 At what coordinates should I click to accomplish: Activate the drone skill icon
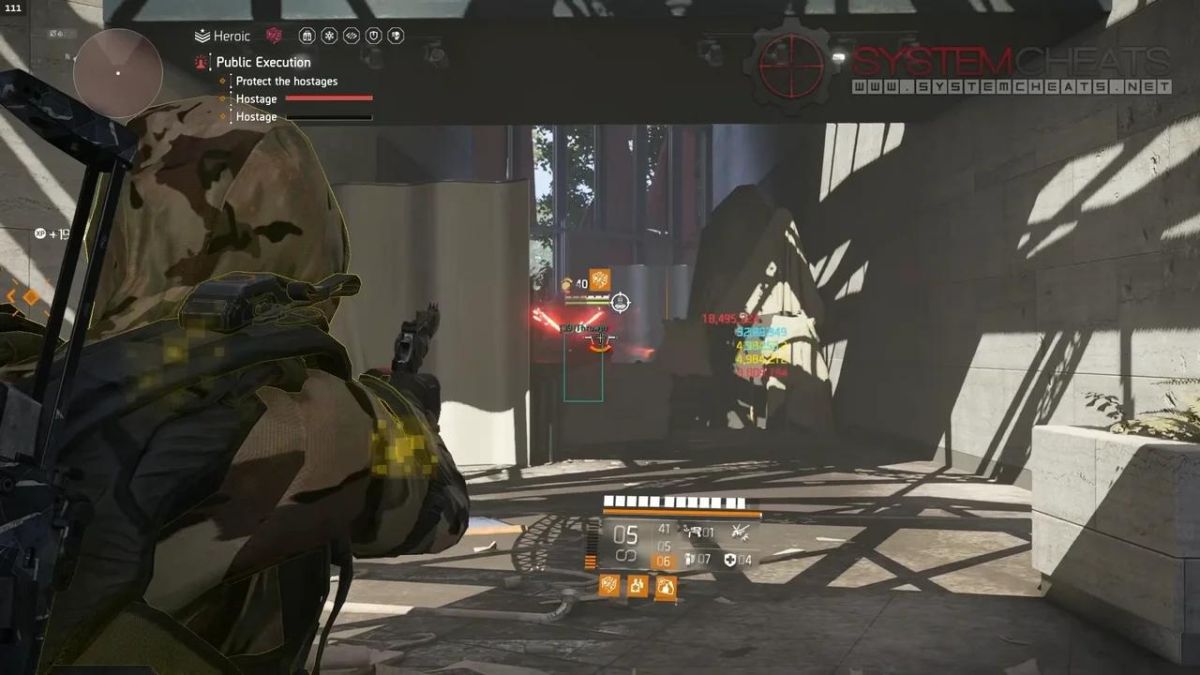[x=741, y=531]
